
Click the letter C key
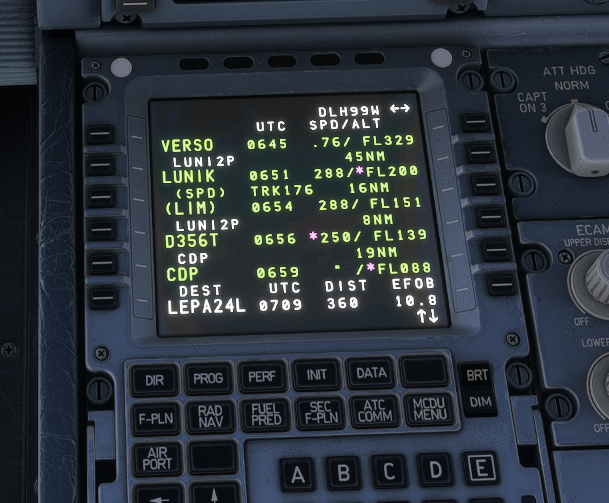389,471
